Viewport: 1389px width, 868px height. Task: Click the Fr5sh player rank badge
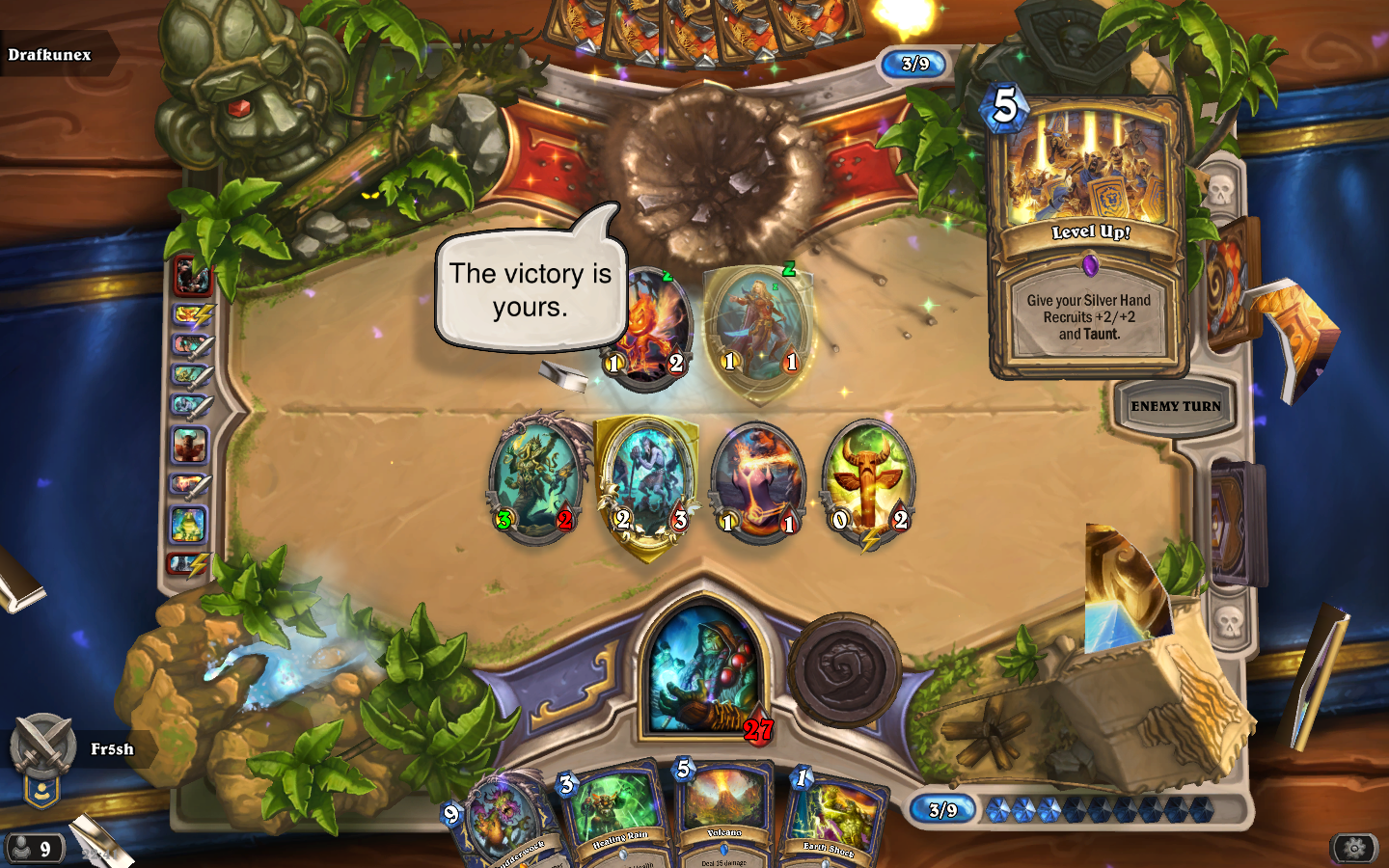point(41,762)
